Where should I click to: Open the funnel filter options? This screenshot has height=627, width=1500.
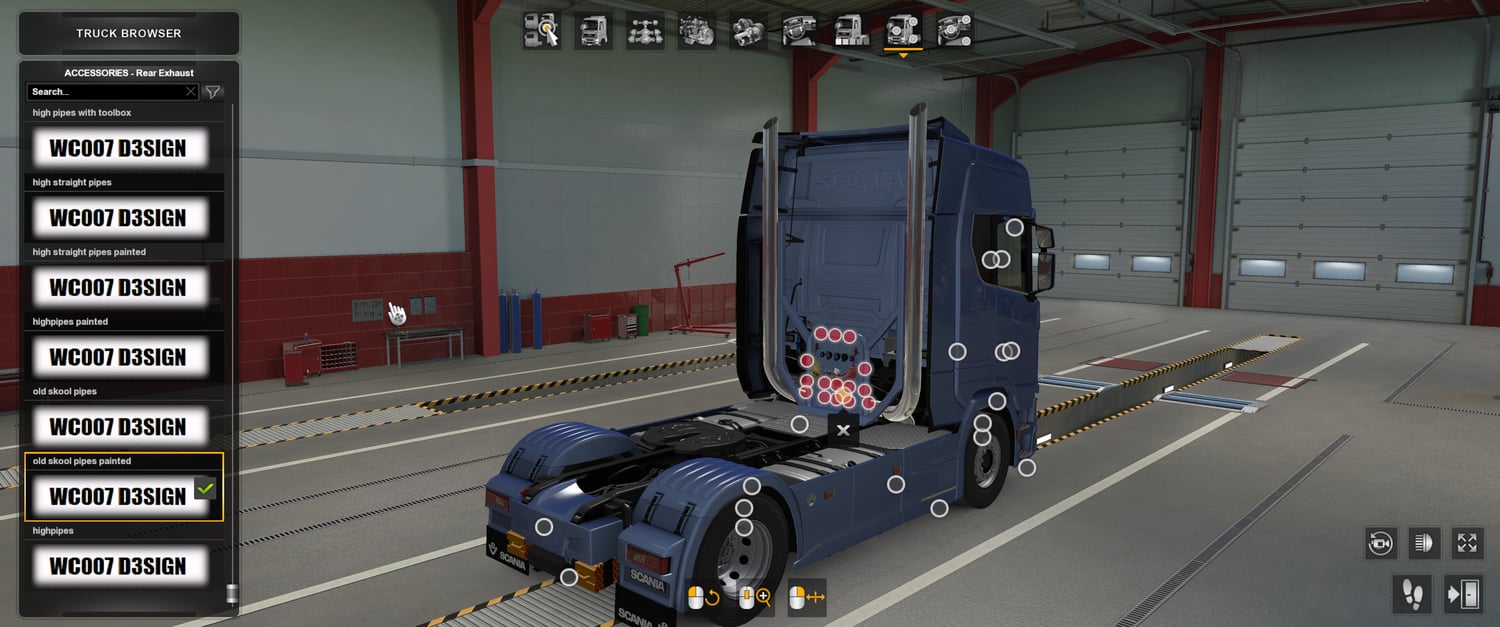click(213, 92)
